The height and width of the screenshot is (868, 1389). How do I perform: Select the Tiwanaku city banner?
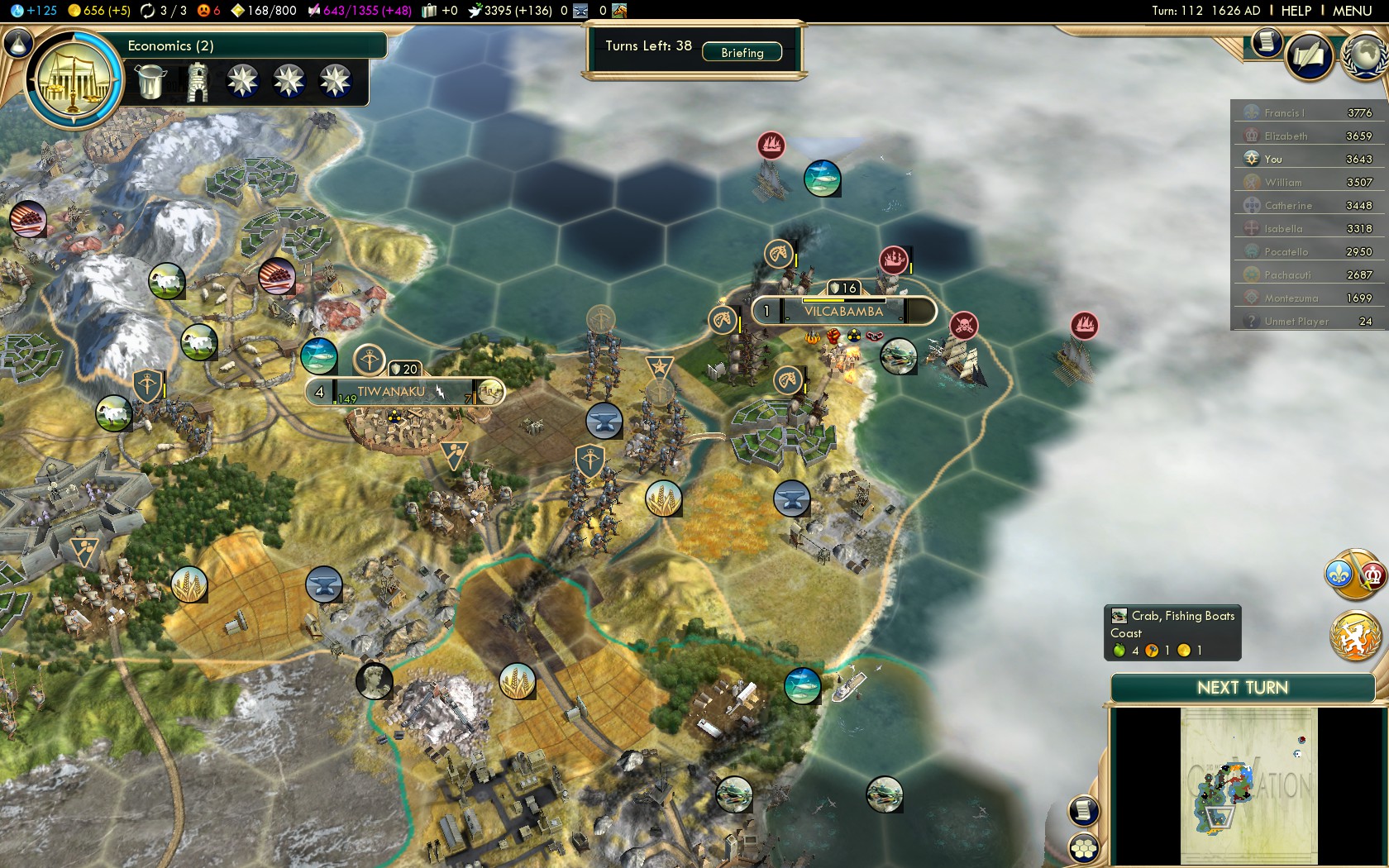coord(392,392)
